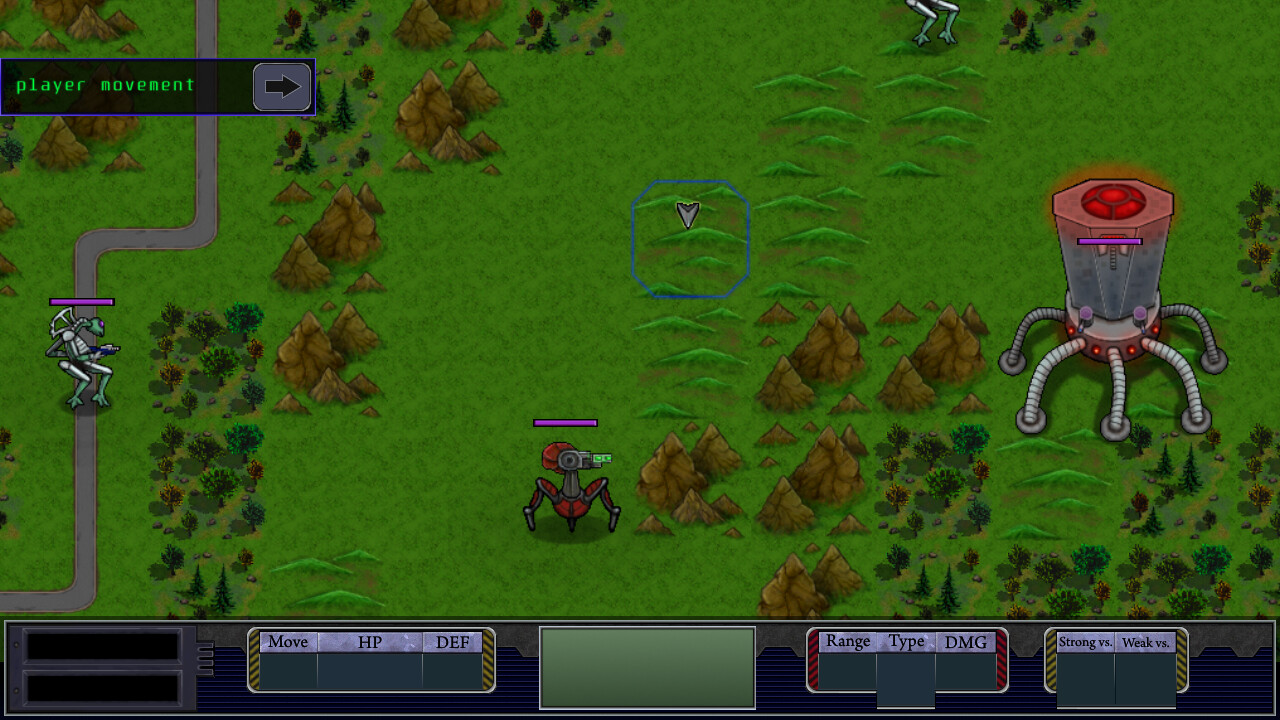Screen dimensions: 1280x720
Task: Click the central unit description panel
Action: tap(646, 667)
